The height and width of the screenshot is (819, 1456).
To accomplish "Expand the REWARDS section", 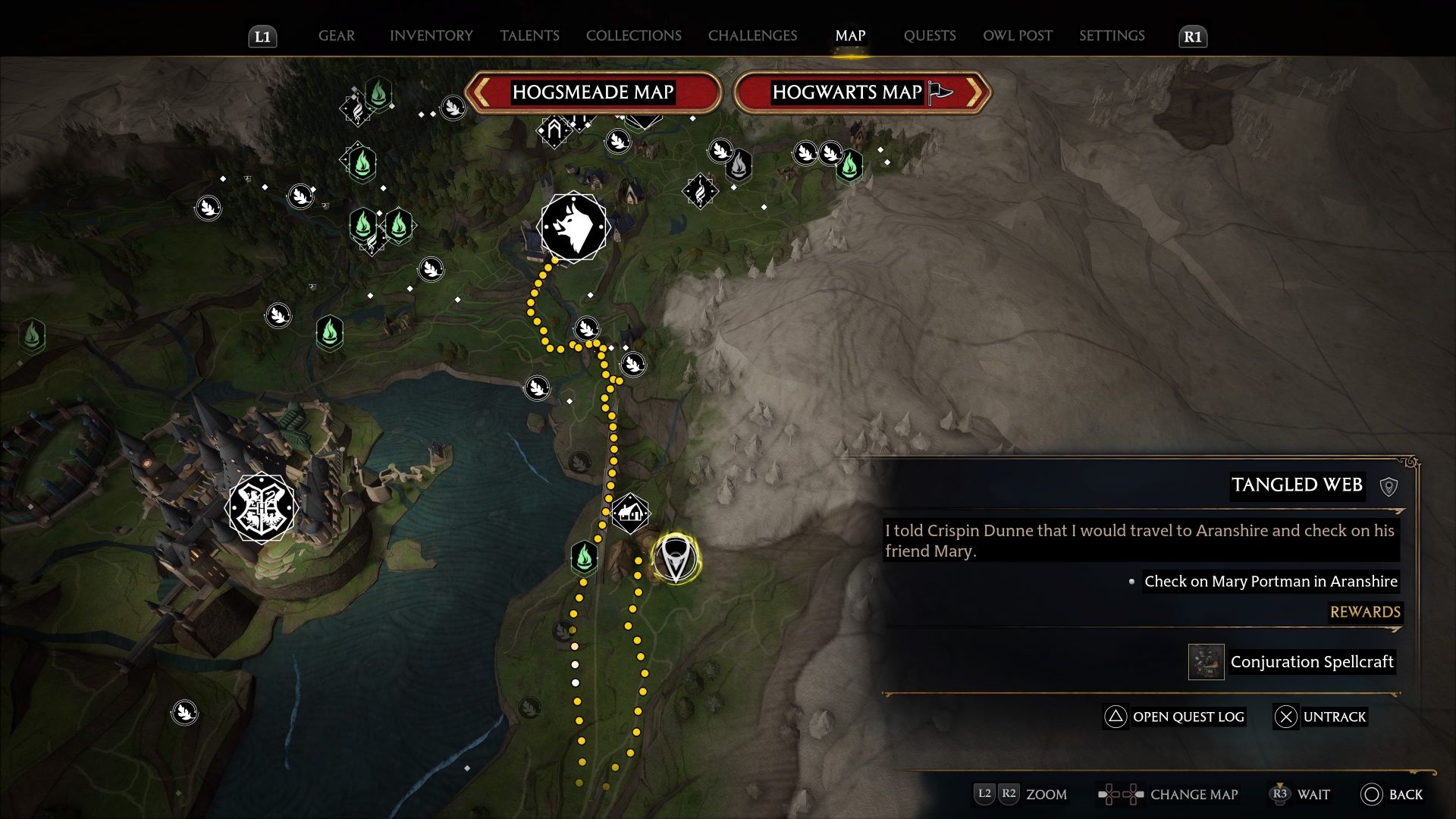I will (x=1365, y=612).
